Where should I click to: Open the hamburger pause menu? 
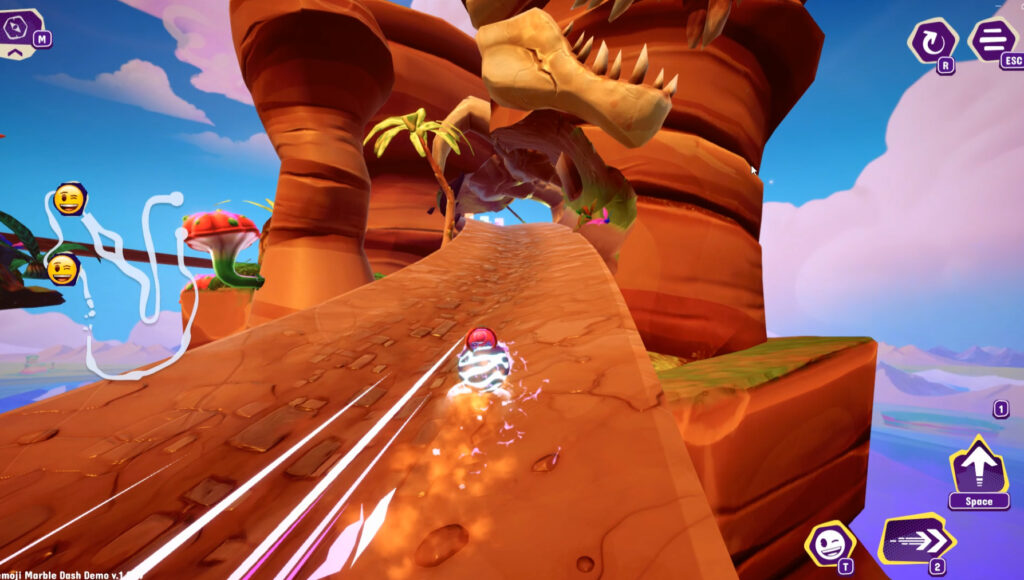[993, 40]
